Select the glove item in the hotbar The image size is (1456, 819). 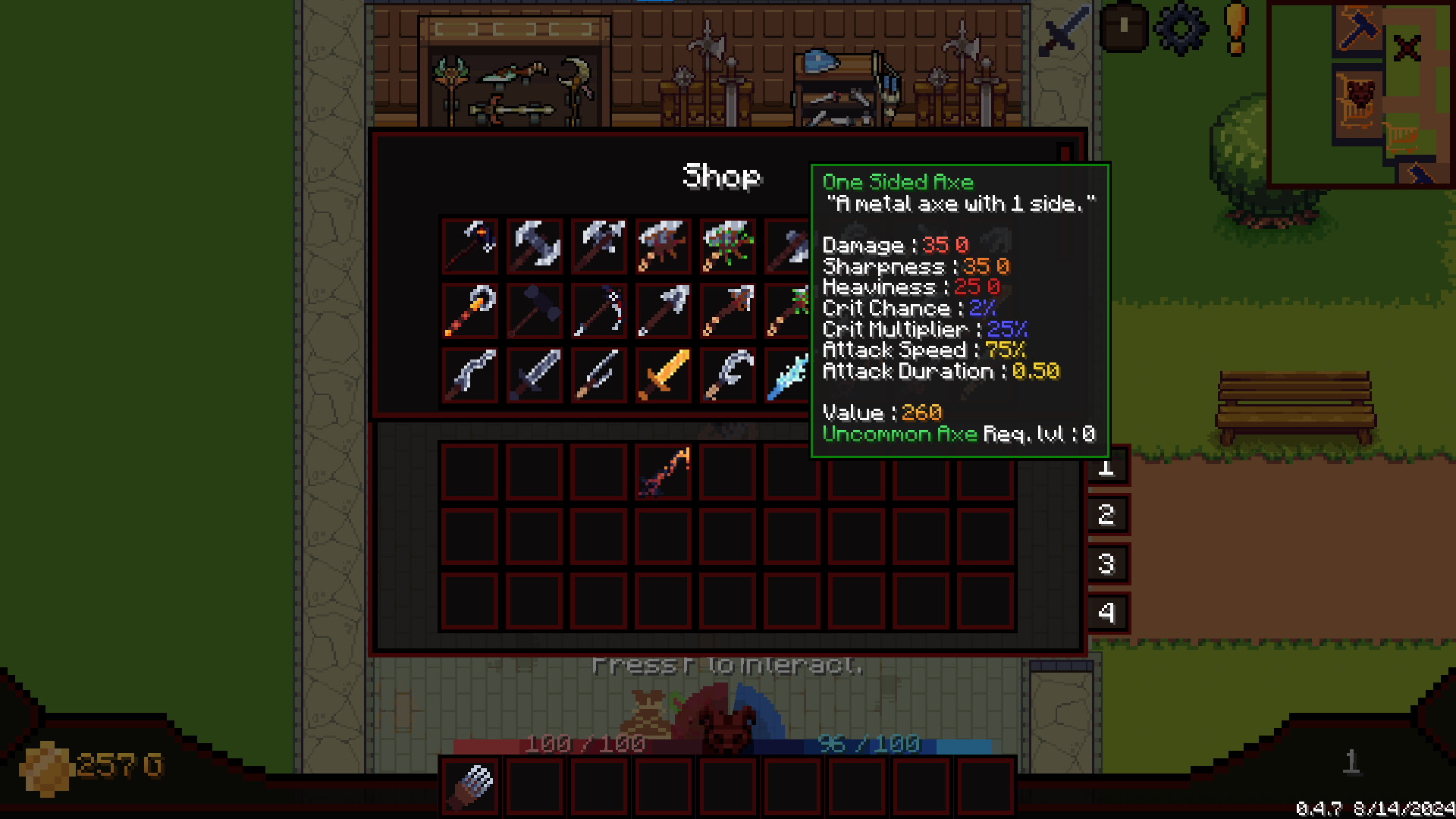click(x=470, y=785)
